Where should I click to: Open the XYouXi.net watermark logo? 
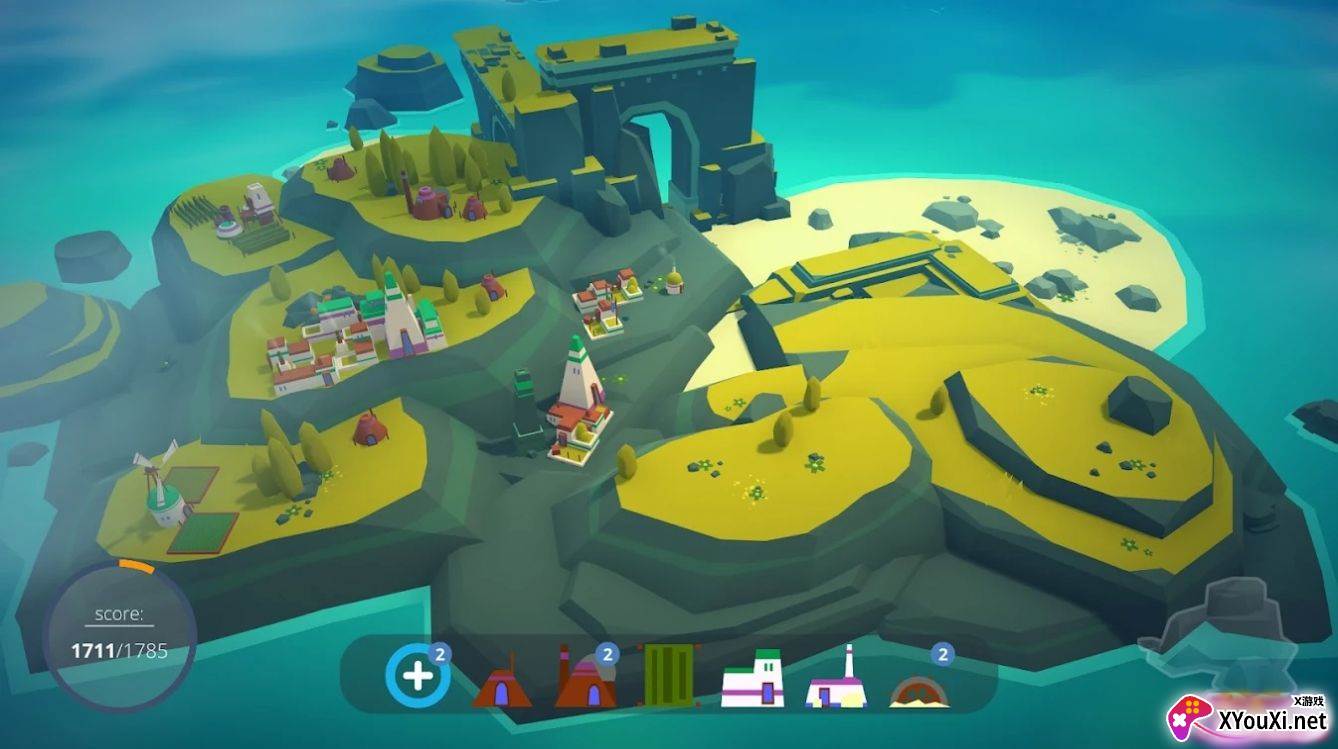[x=1250, y=718]
